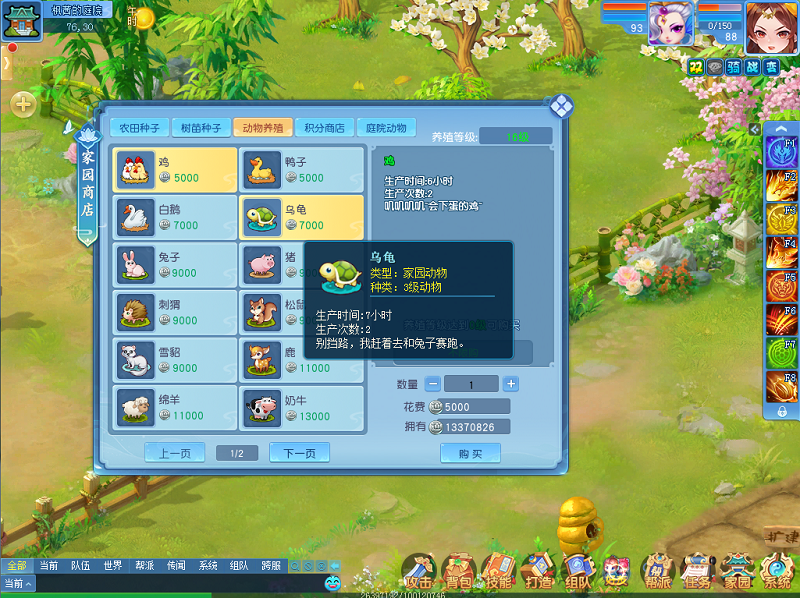Go back with the 上一页 button
This screenshot has width=800, height=598.
[x=174, y=453]
